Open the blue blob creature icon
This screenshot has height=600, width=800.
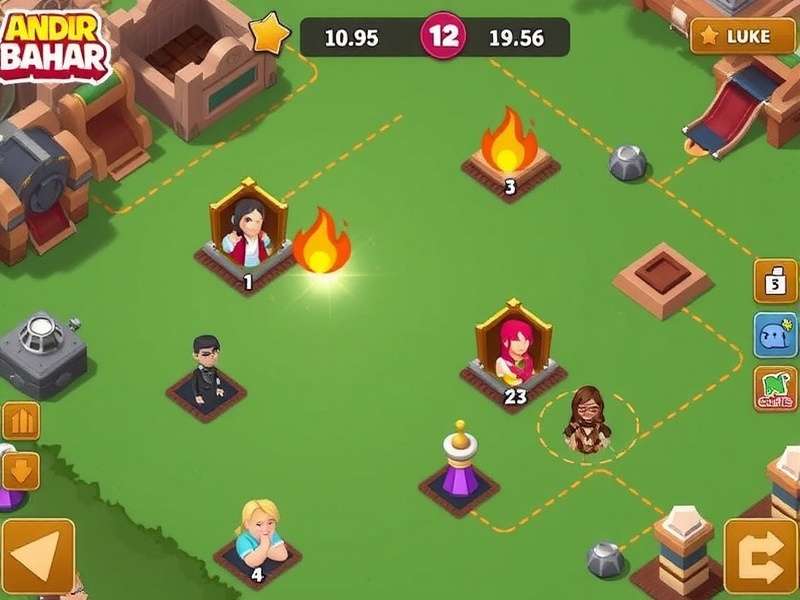(x=776, y=336)
